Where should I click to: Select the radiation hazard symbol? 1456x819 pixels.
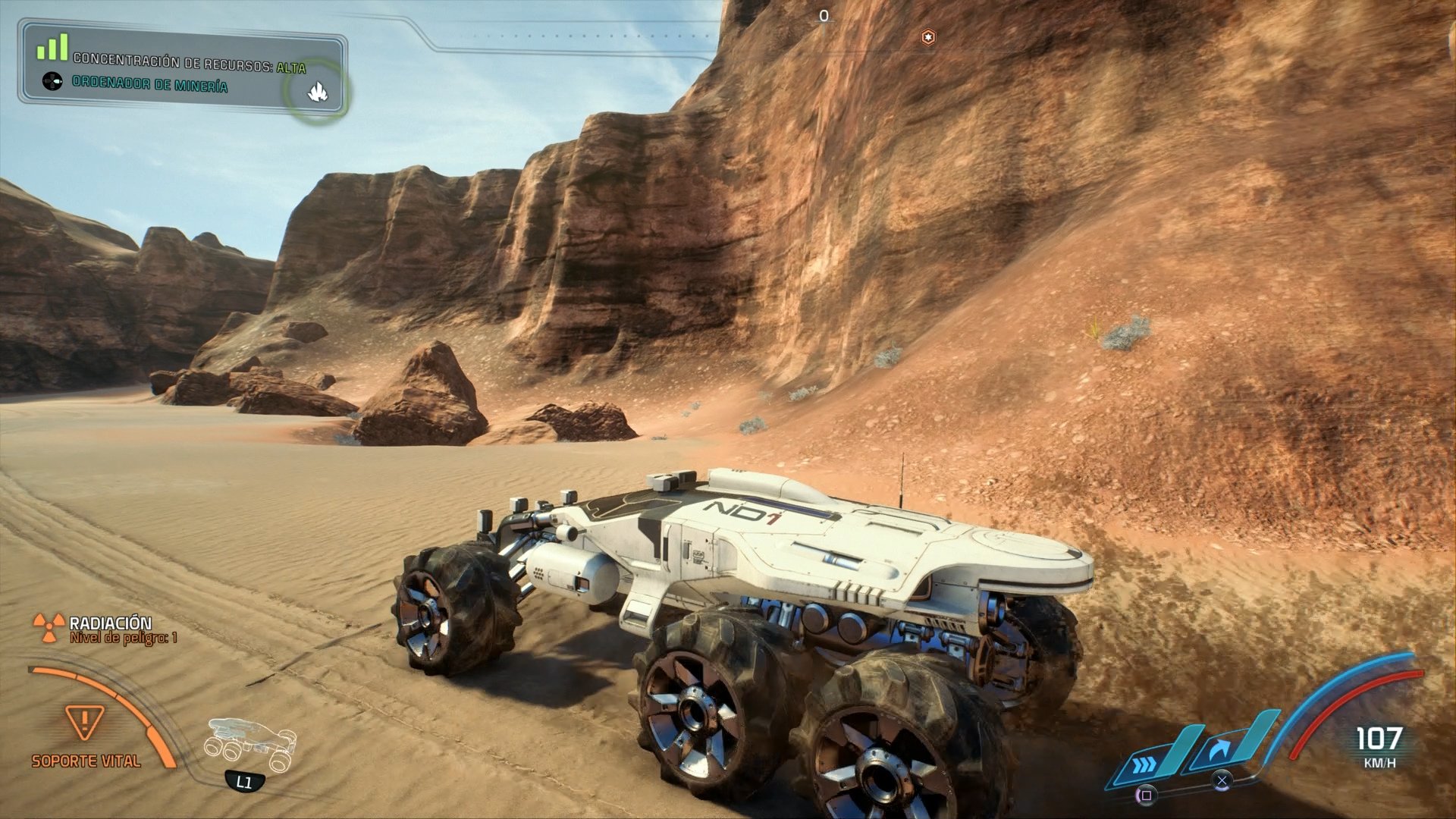click(x=49, y=626)
